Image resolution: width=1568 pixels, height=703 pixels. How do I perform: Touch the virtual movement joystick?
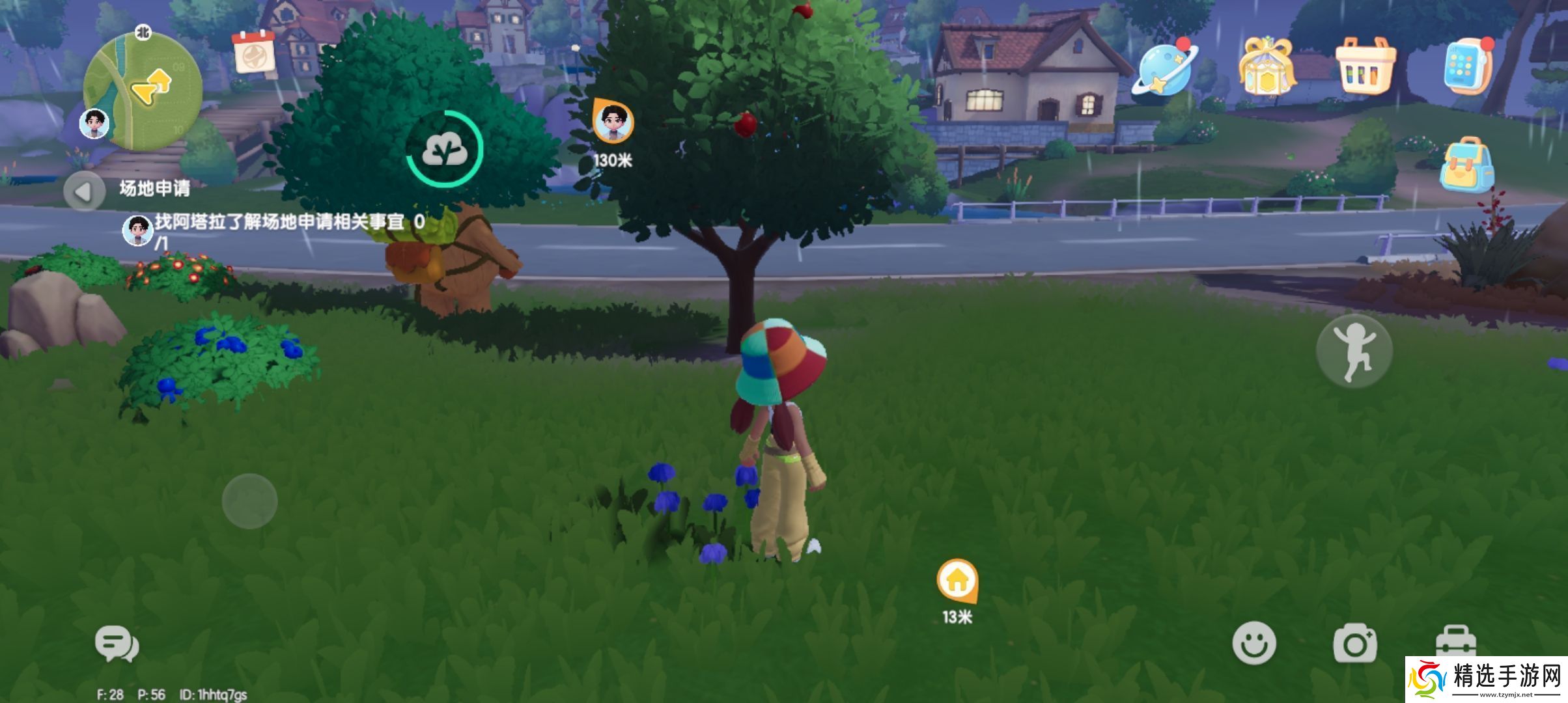click(249, 501)
